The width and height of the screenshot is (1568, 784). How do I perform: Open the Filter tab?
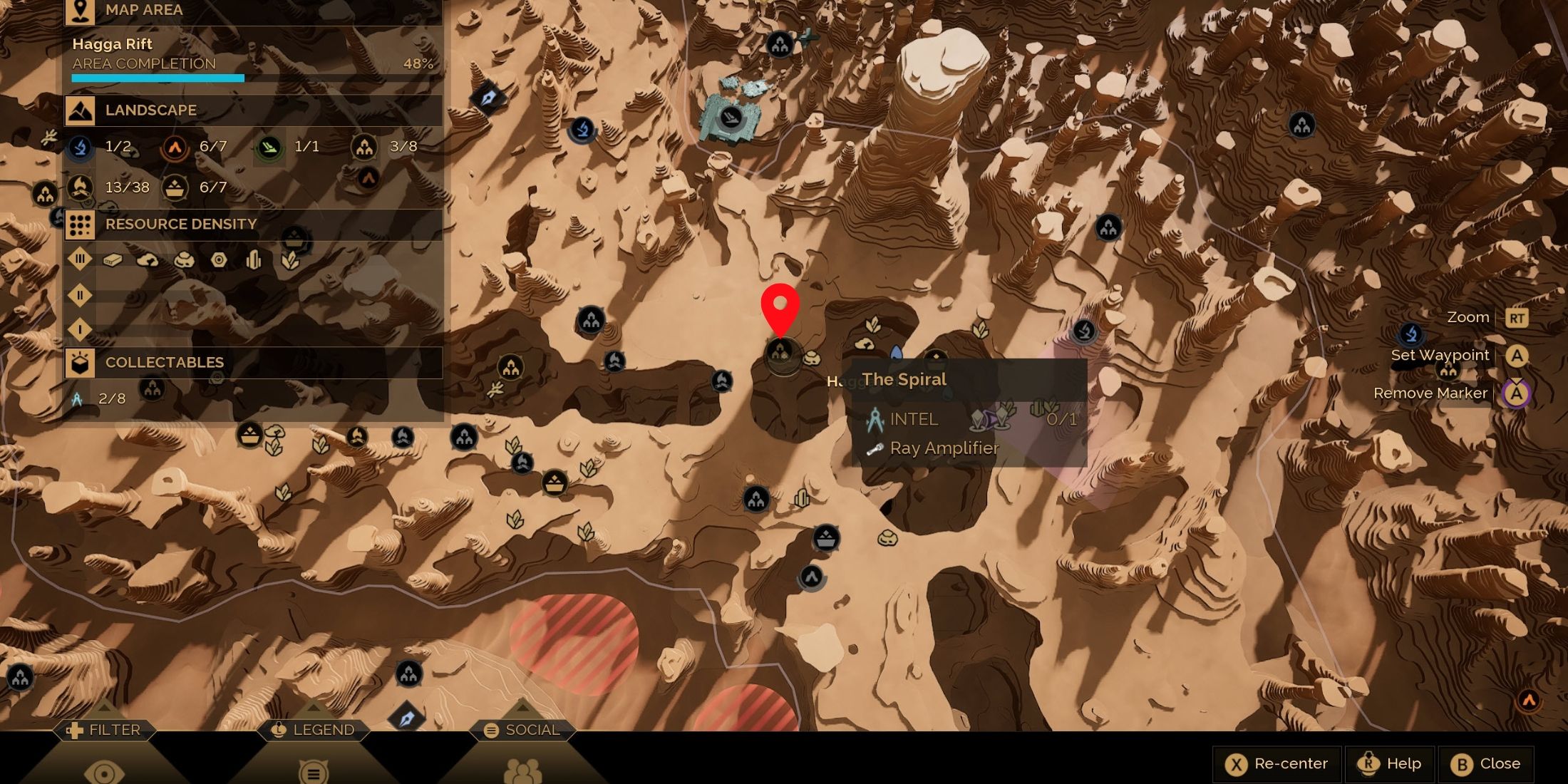pyautogui.click(x=104, y=730)
